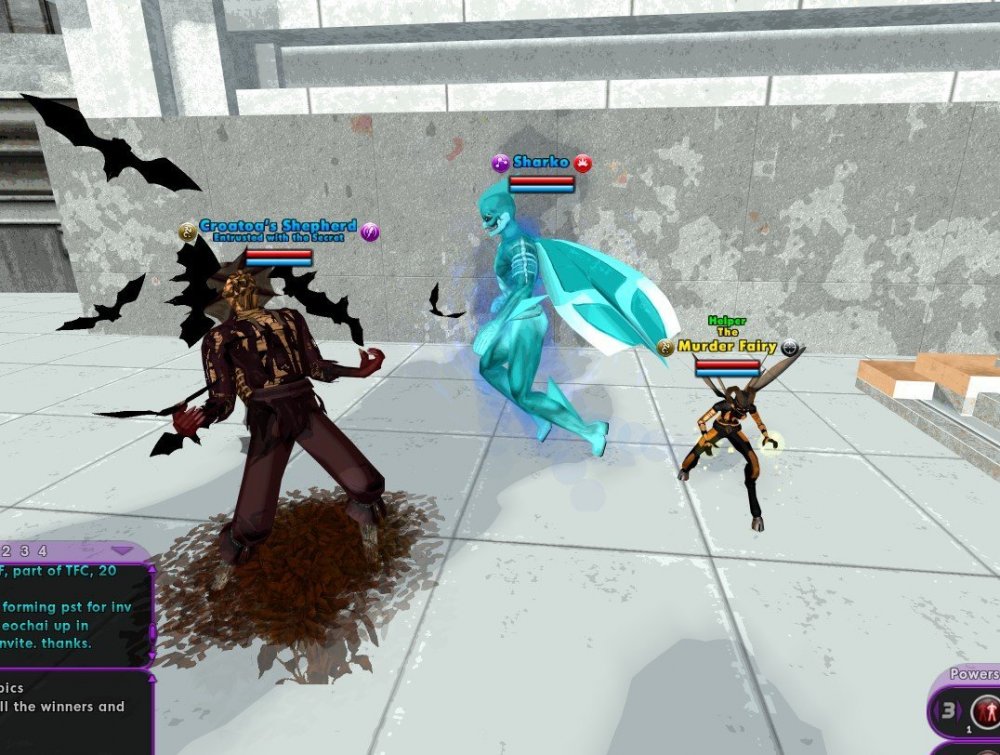
Task: Switch to chat tab 2
Action: click(6, 551)
